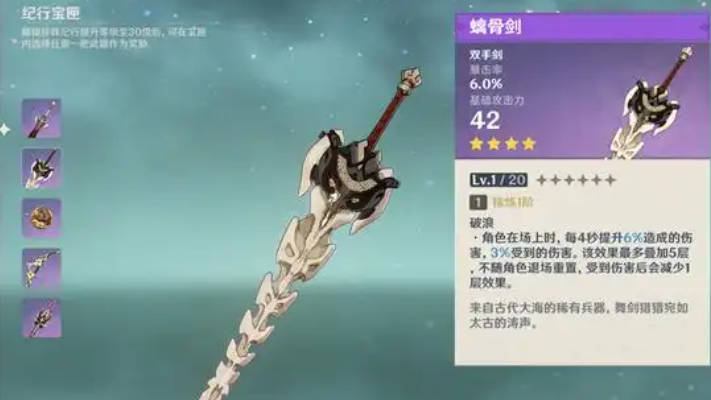Select the Viridescent Hunt bow thumbnail
Viewport: 711px width, 400px height.
[x=42, y=268]
